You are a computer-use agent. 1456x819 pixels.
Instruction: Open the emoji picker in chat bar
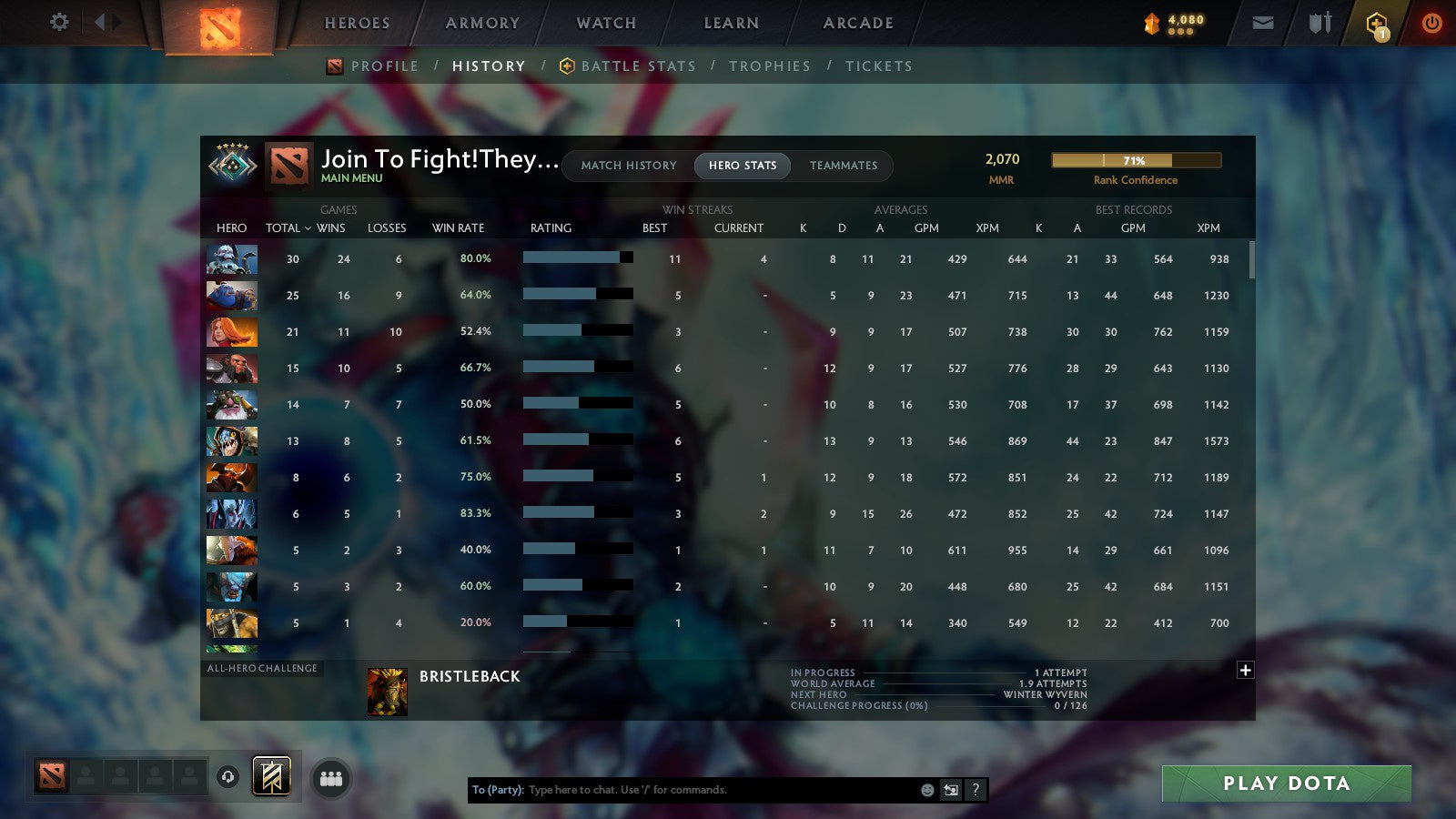point(927,790)
